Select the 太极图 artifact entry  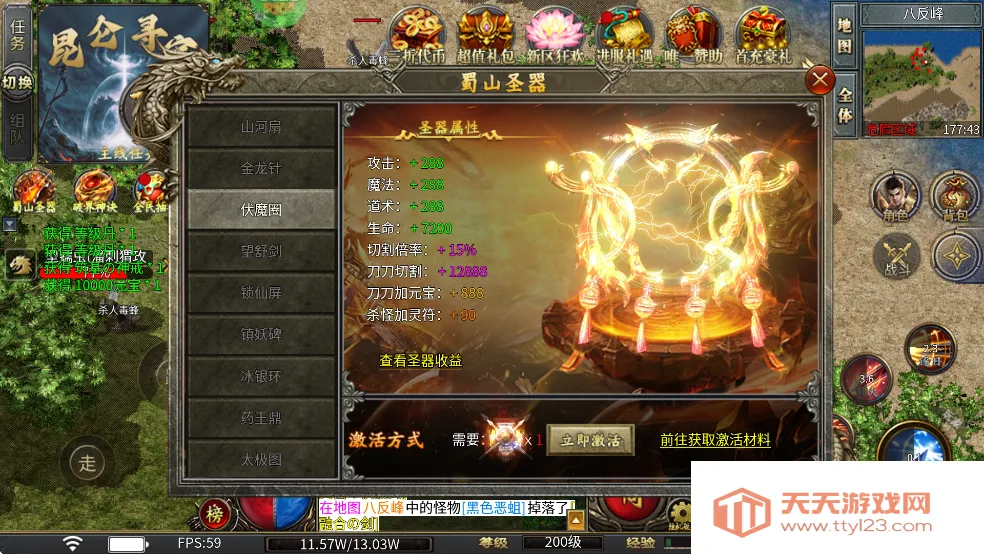click(x=261, y=460)
